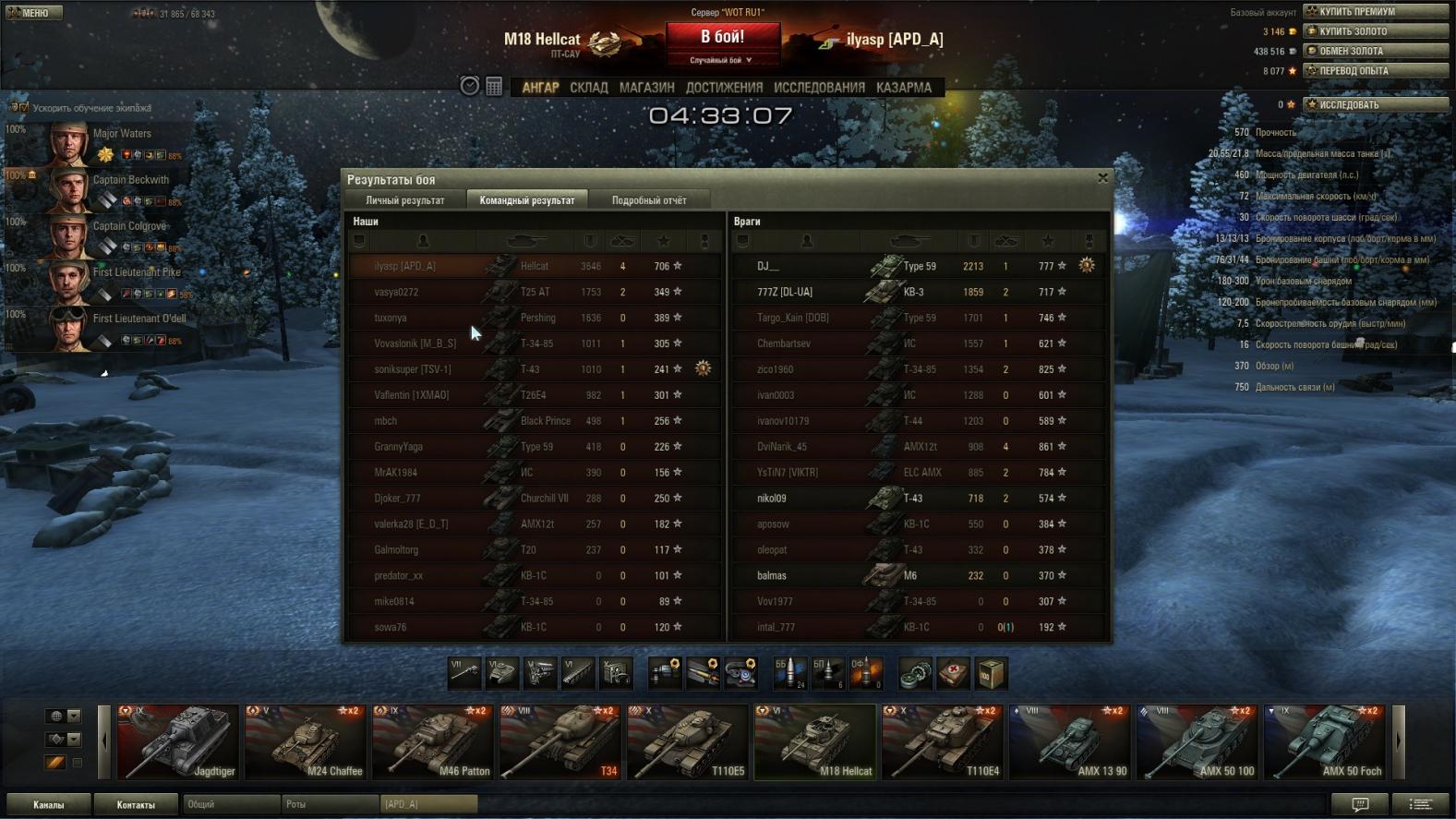Pick the AMX 50 Foch from carousel
Image resolution: width=1456 pixels, height=819 pixels.
click(1324, 742)
